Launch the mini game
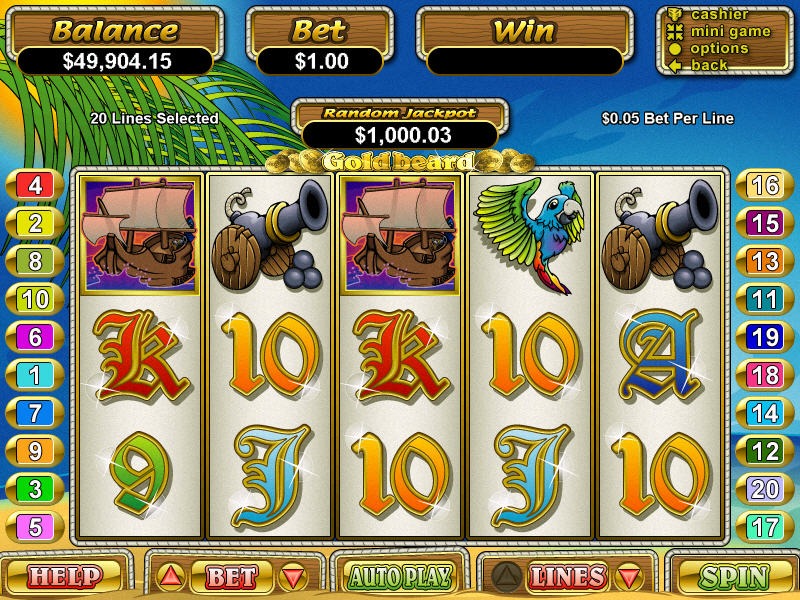The image size is (800, 600). tap(728, 31)
